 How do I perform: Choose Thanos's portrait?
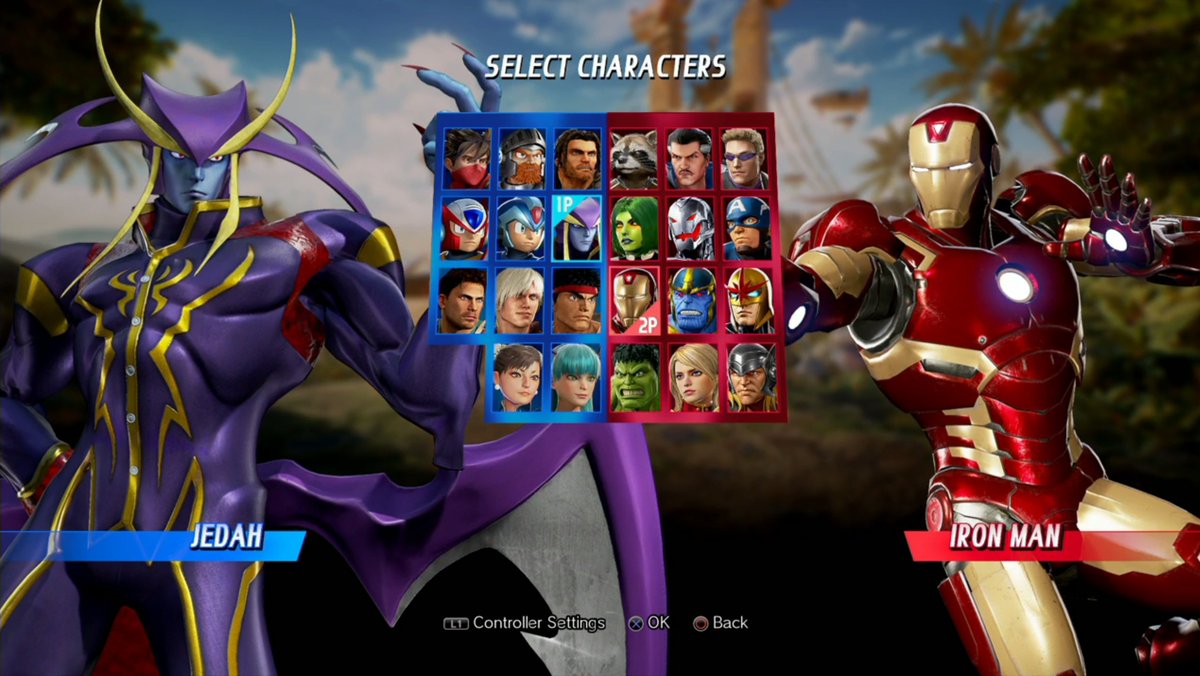(691, 300)
